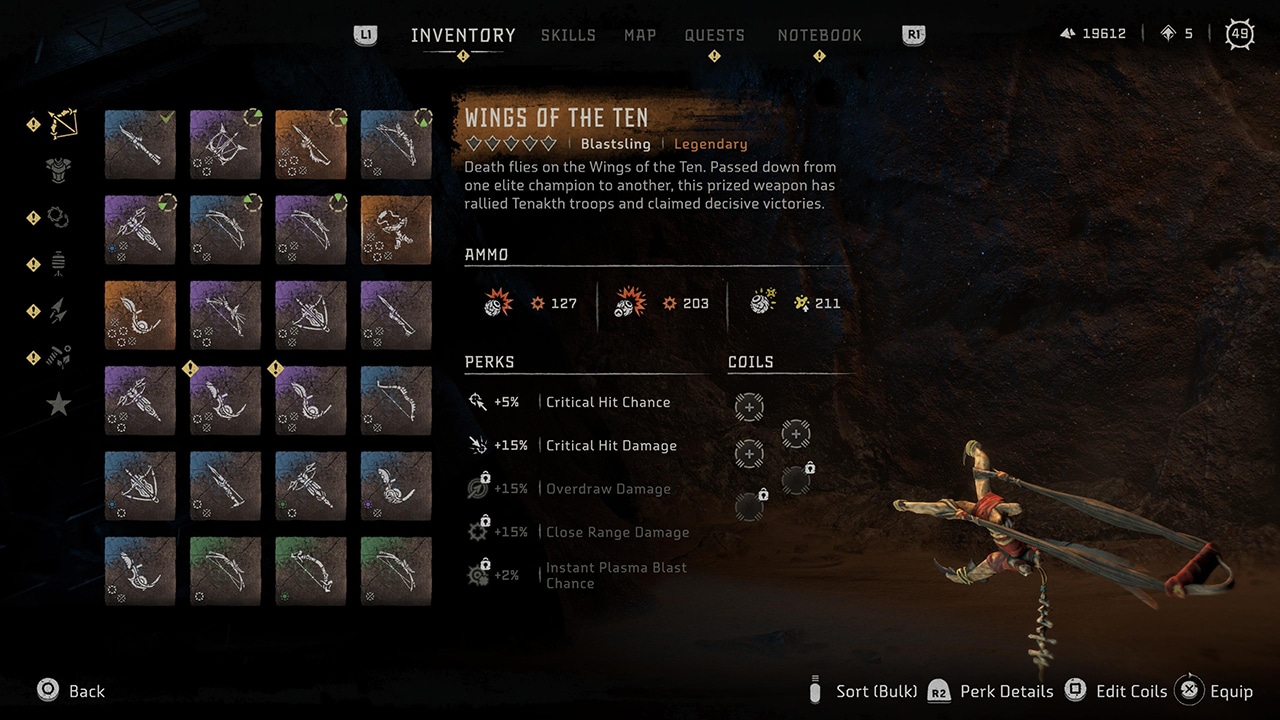The height and width of the screenshot is (720, 1280).
Task: Select the orange bow weapon slot
Action: point(311,145)
